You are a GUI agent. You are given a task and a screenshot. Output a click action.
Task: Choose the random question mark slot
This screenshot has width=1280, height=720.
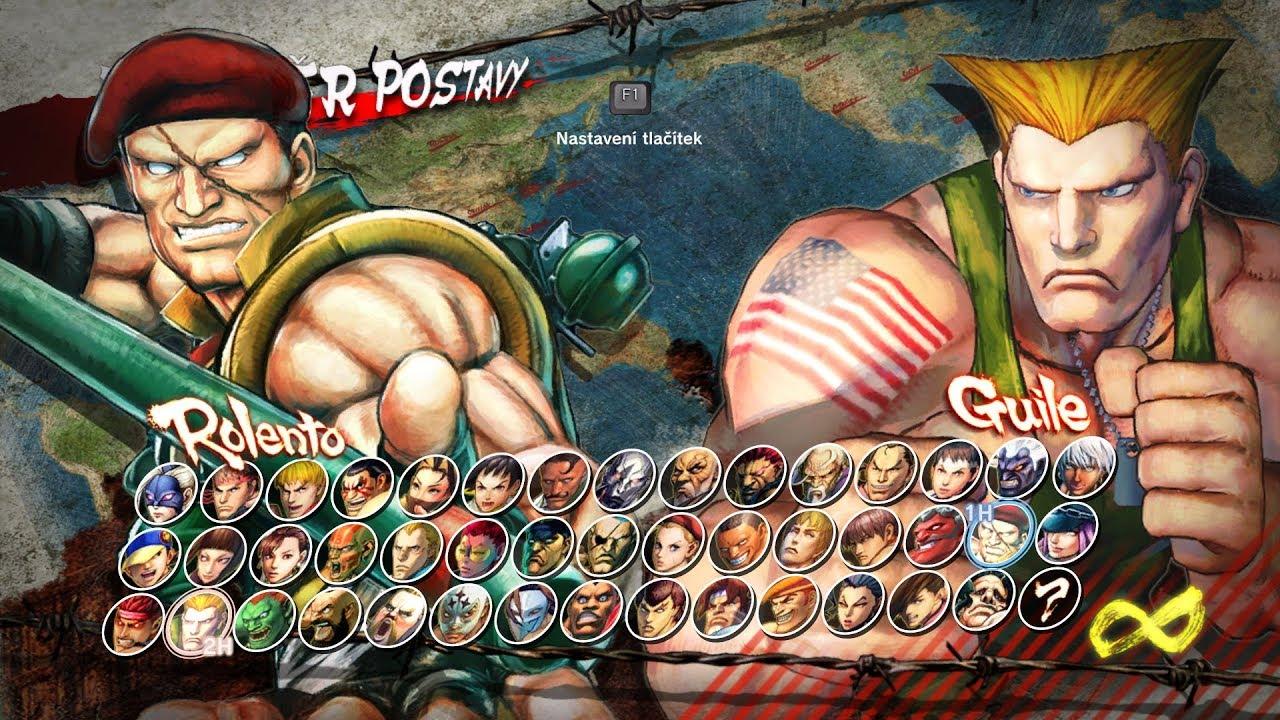1049,596
